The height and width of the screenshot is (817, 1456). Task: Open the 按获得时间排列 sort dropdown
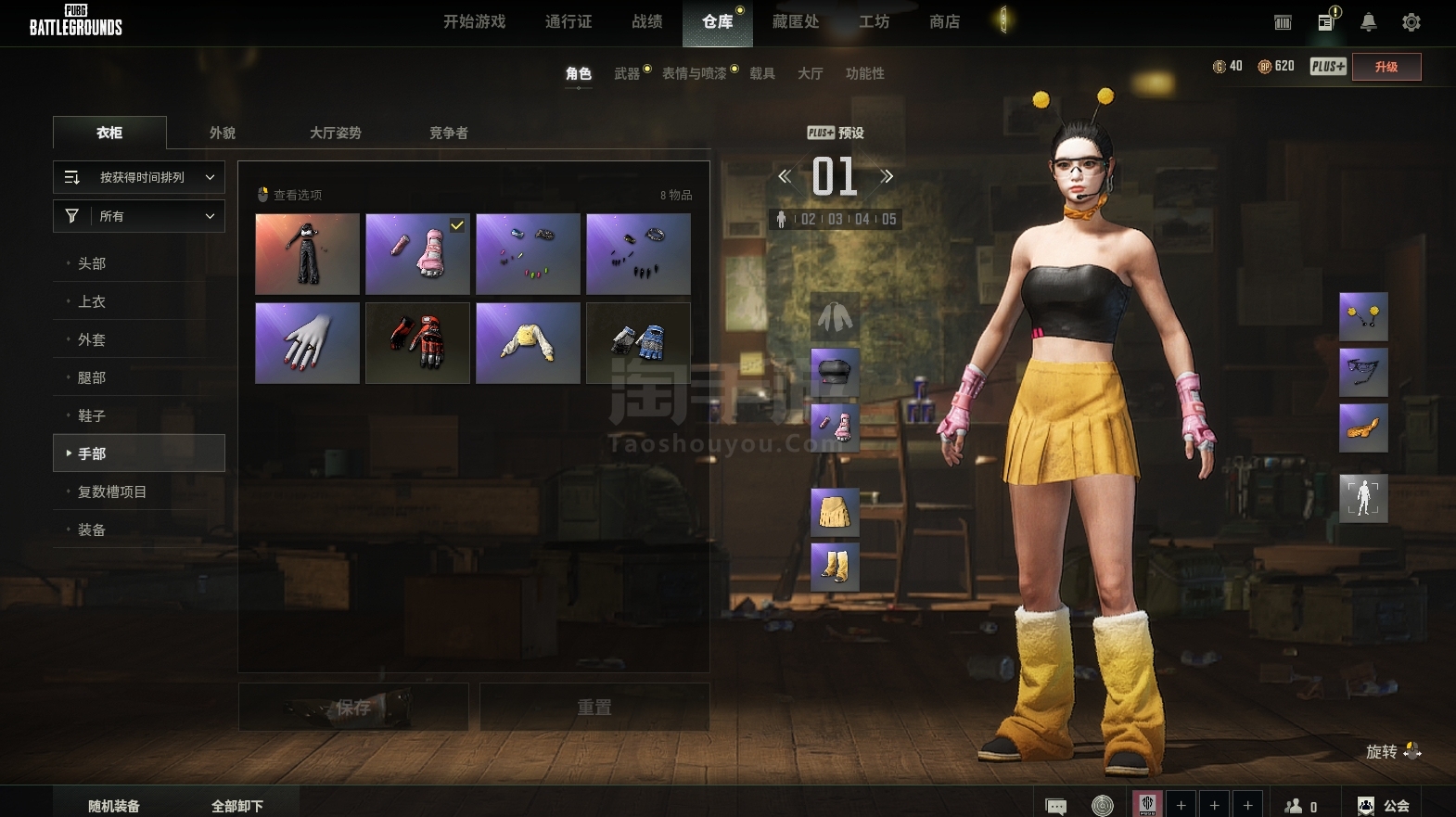coord(139,177)
